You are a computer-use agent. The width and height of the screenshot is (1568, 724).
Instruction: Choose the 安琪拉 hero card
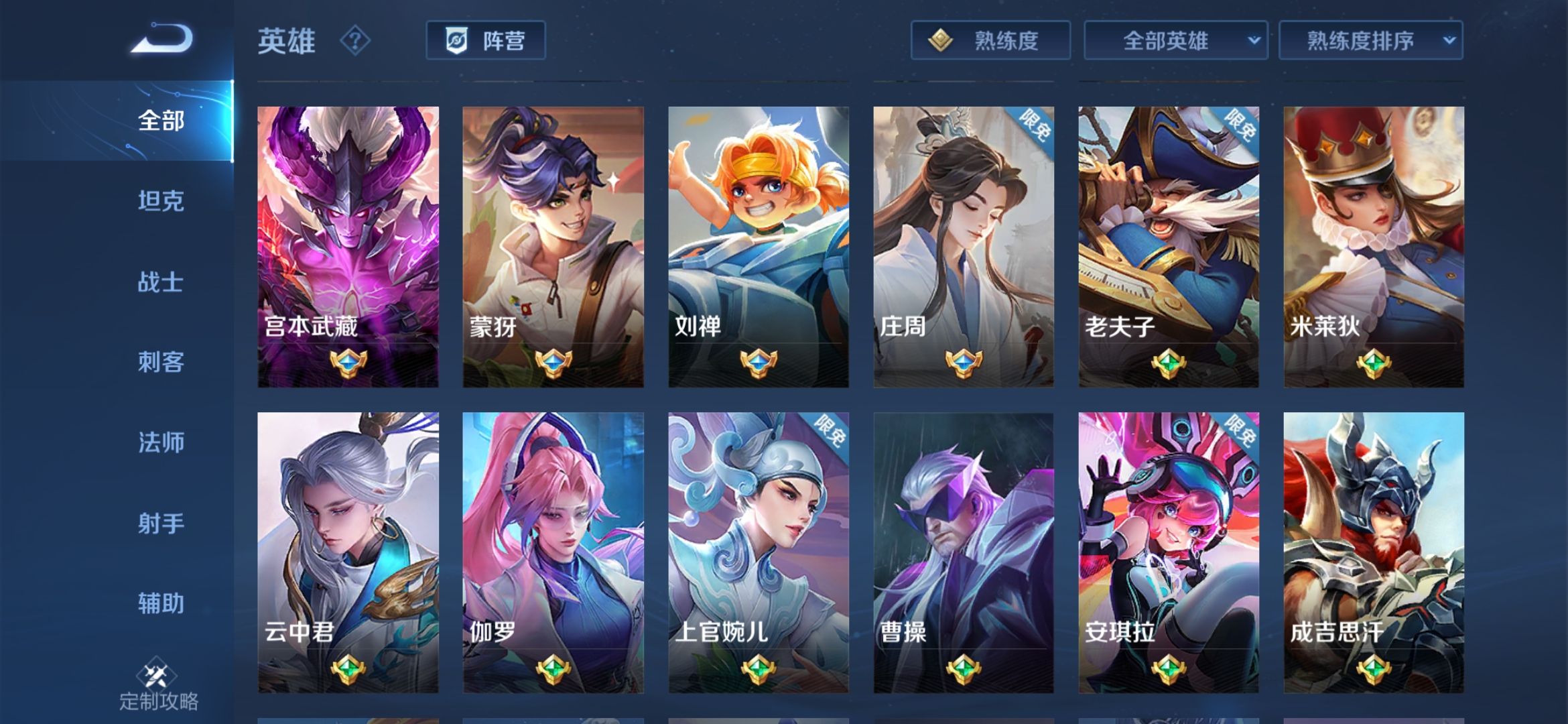[x=1168, y=552]
